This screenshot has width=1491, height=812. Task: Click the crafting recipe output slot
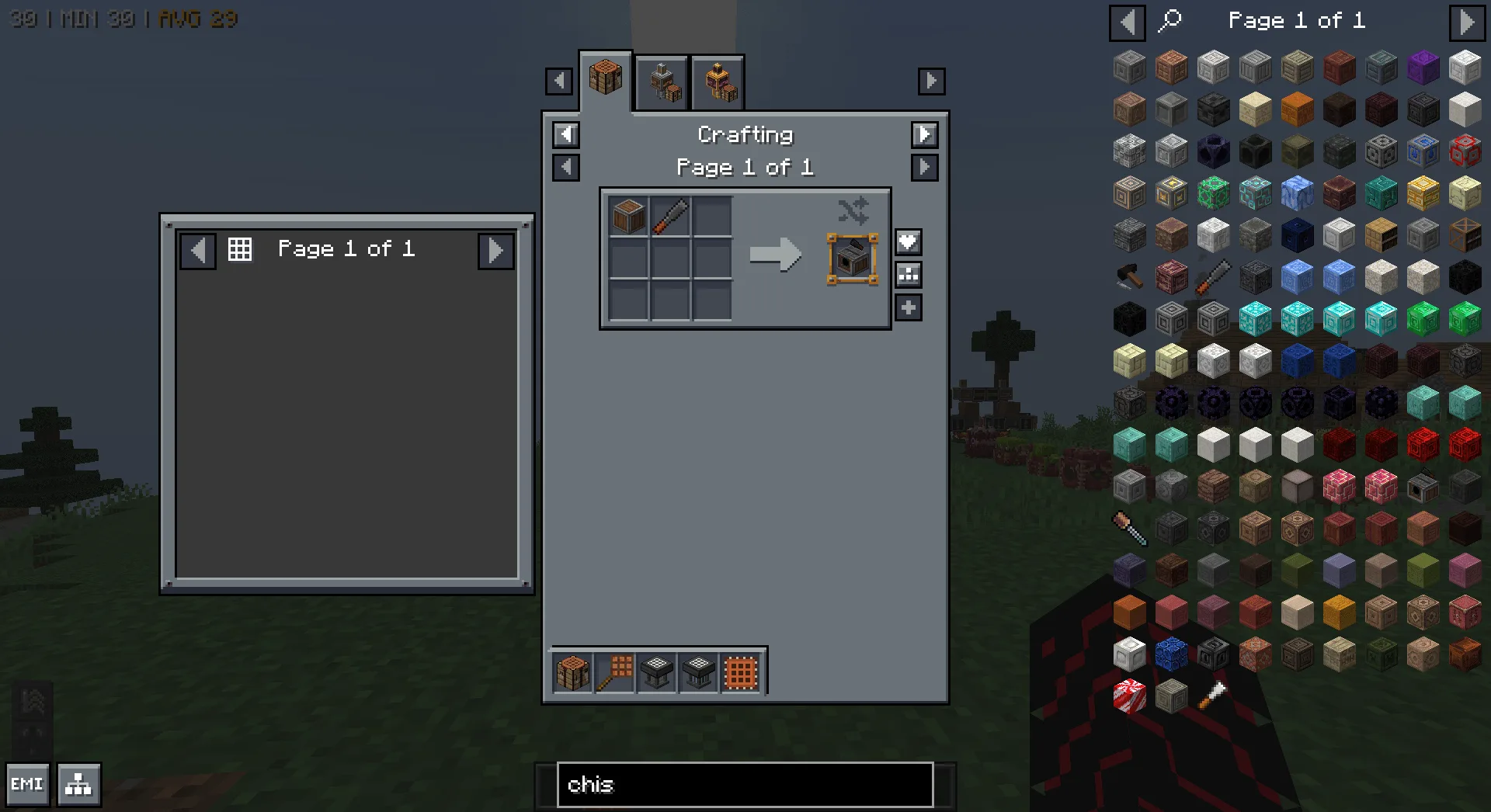tap(852, 259)
